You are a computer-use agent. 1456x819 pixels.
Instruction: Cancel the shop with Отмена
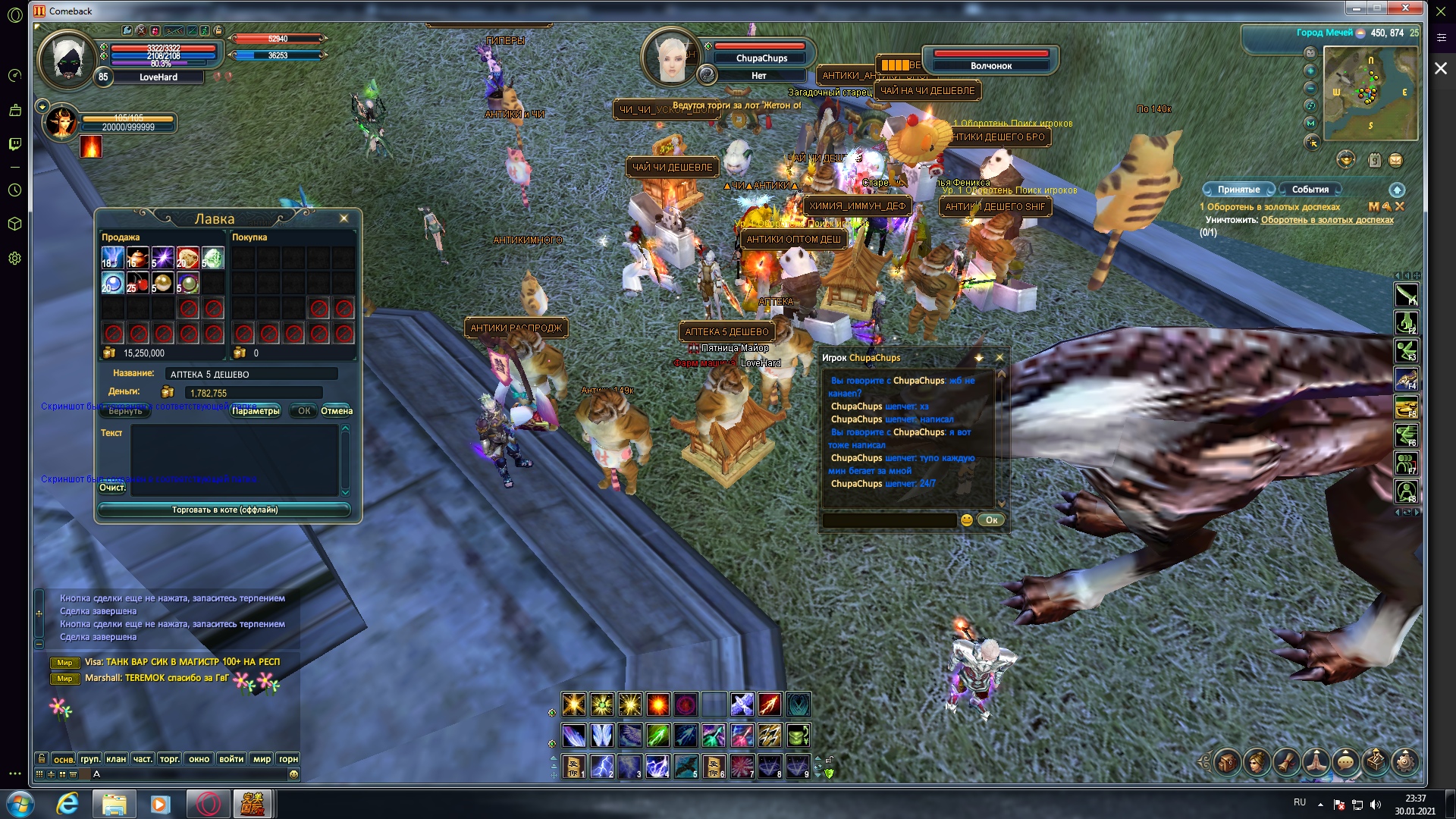click(337, 411)
